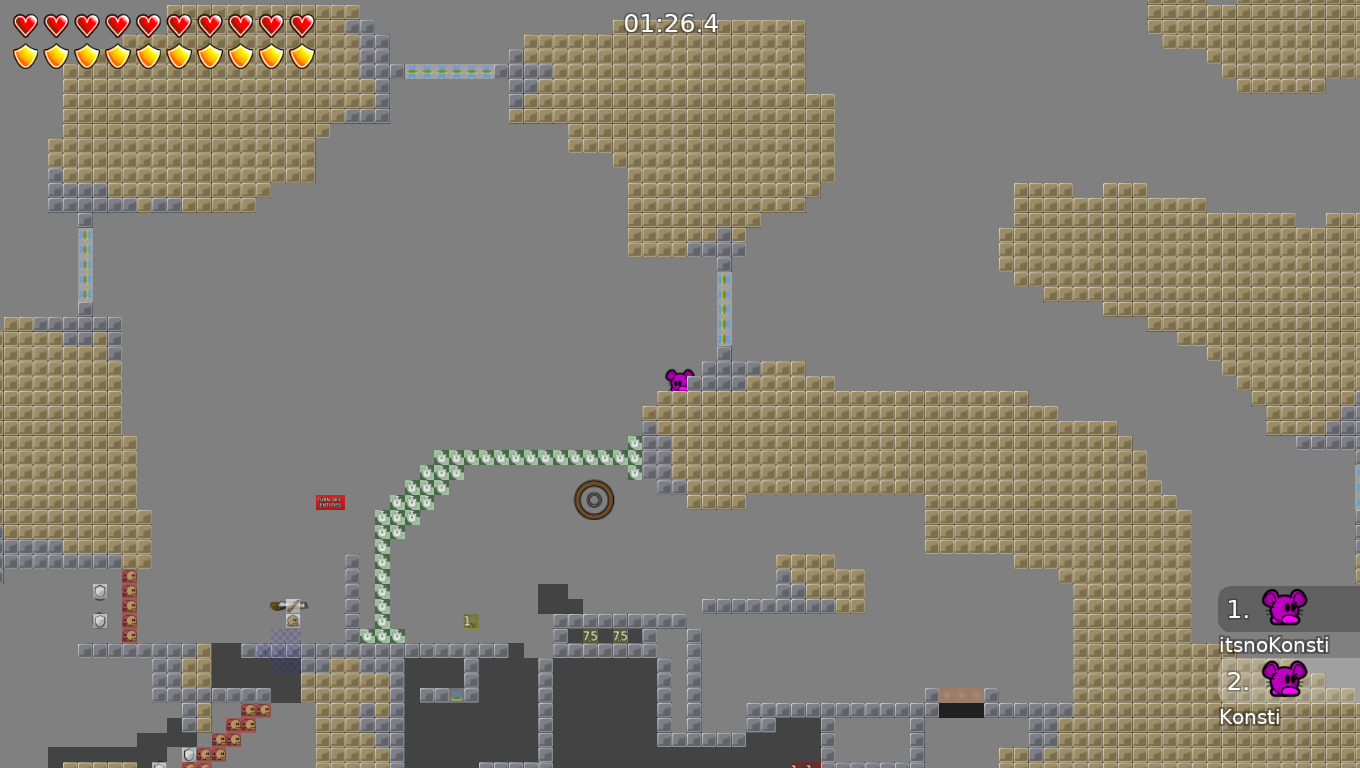Click the Konsti player name
The height and width of the screenshot is (768, 1360).
pyautogui.click(x=1250, y=717)
